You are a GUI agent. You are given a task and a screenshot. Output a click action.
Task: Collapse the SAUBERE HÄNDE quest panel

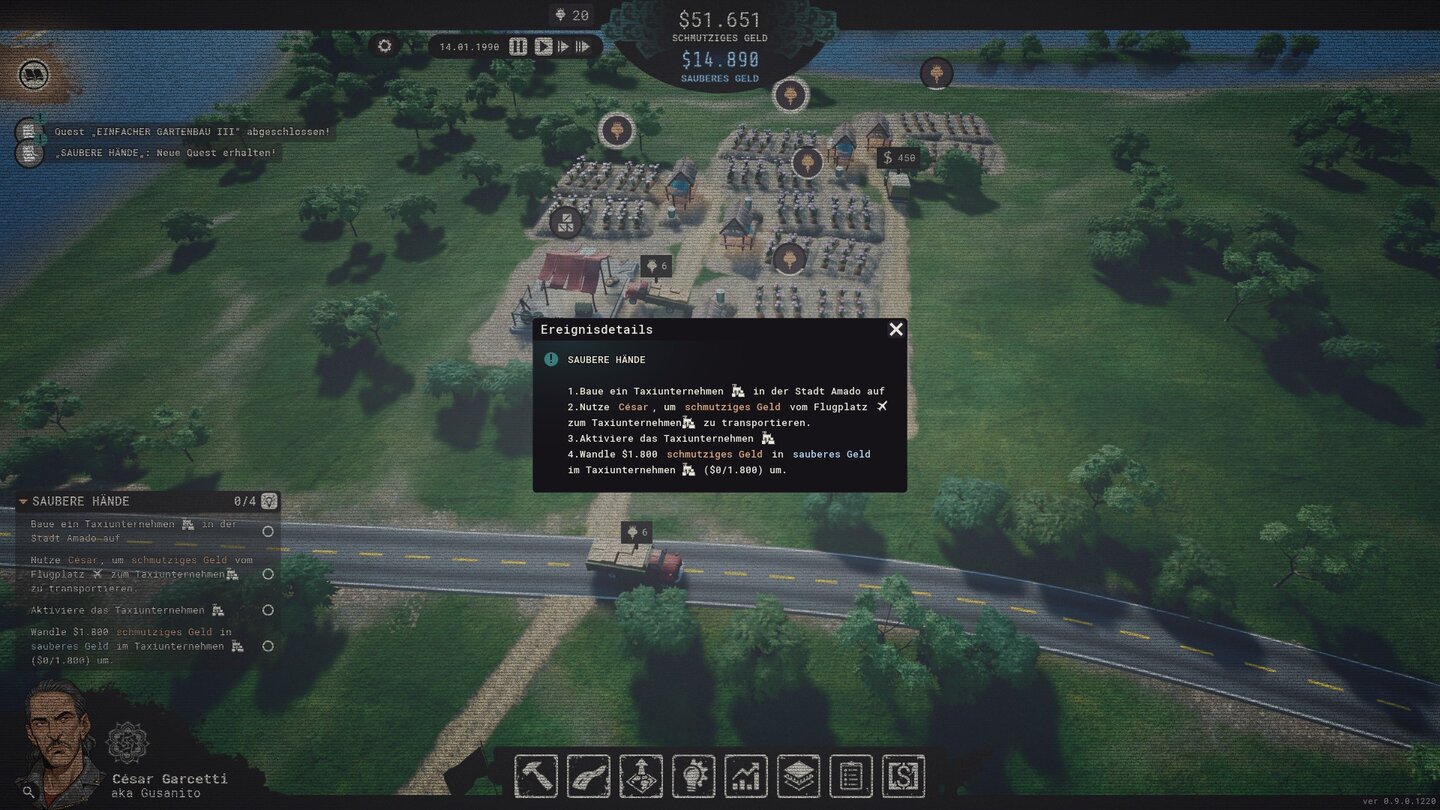pos(24,501)
